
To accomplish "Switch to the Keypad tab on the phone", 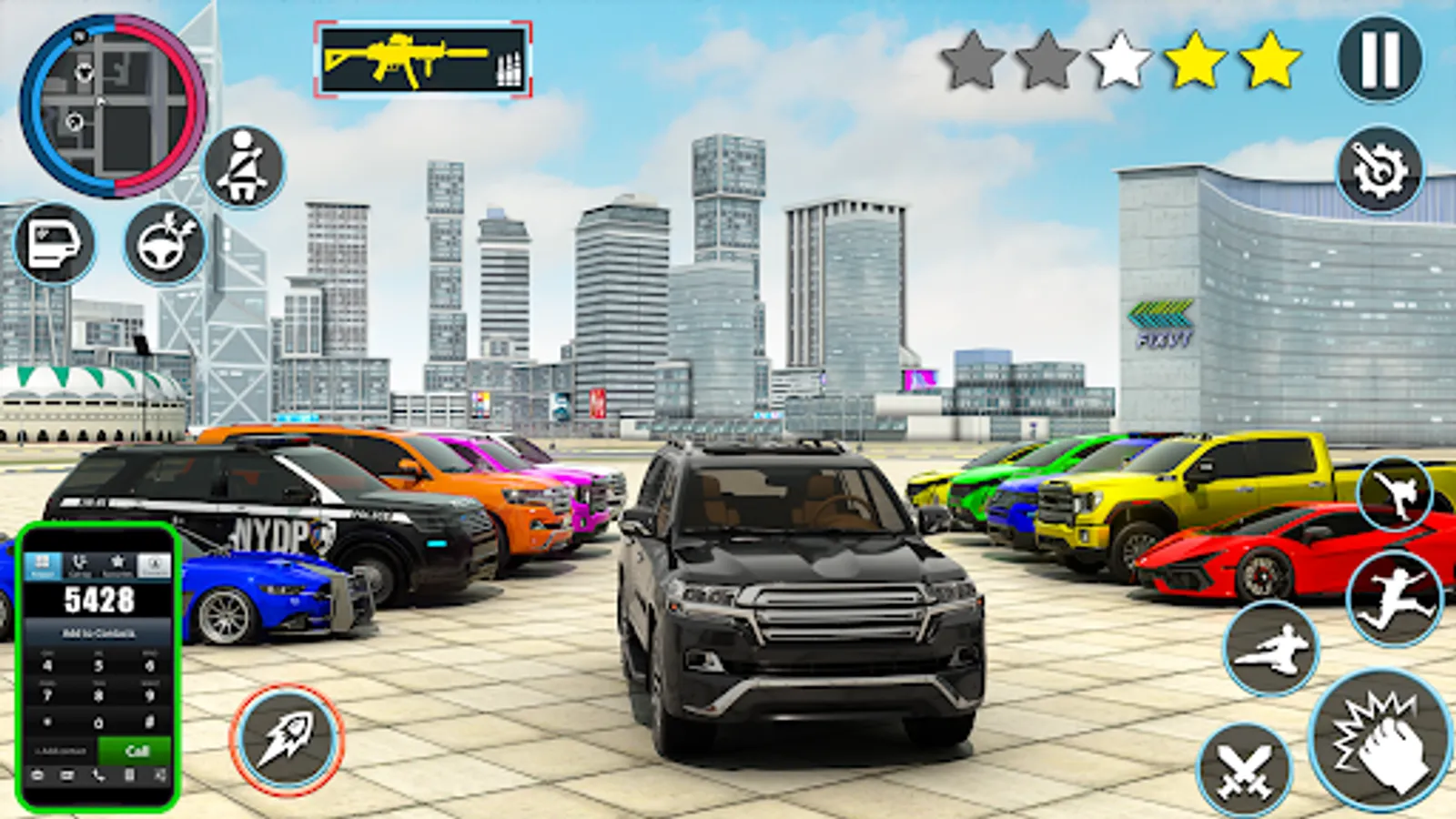I will pos(43,564).
